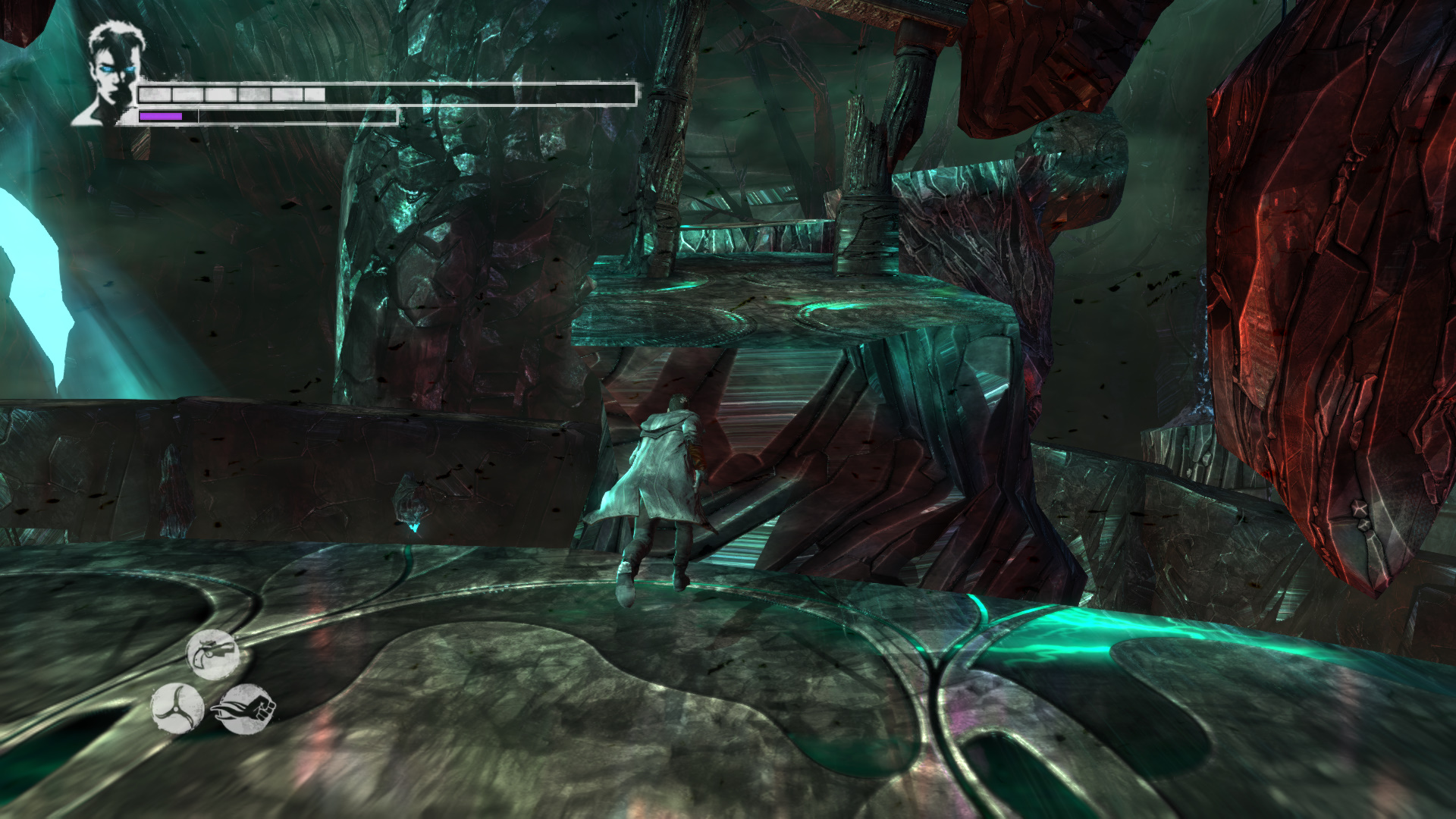Select the pistol firearm weapon icon
The image size is (1456, 819).
(x=213, y=654)
